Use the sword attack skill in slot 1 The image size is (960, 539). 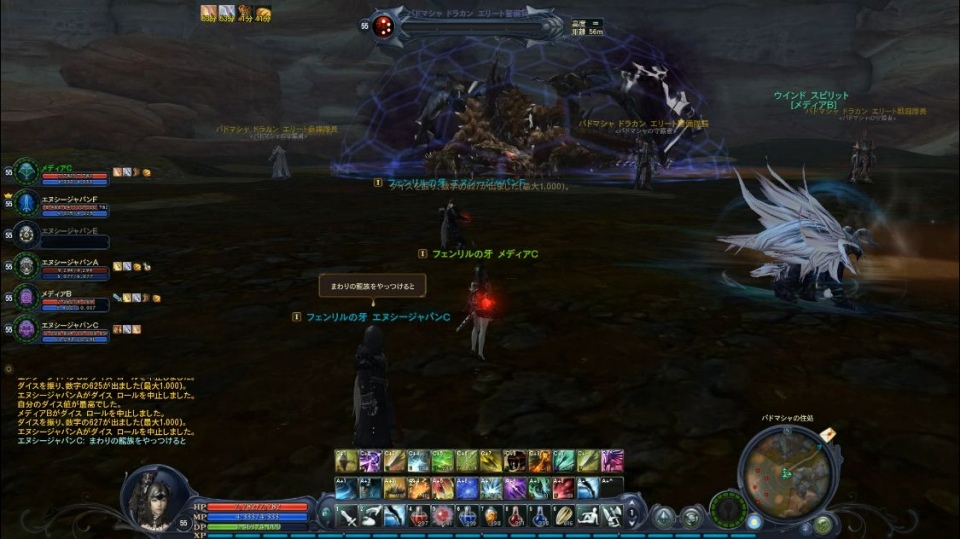click(346, 515)
